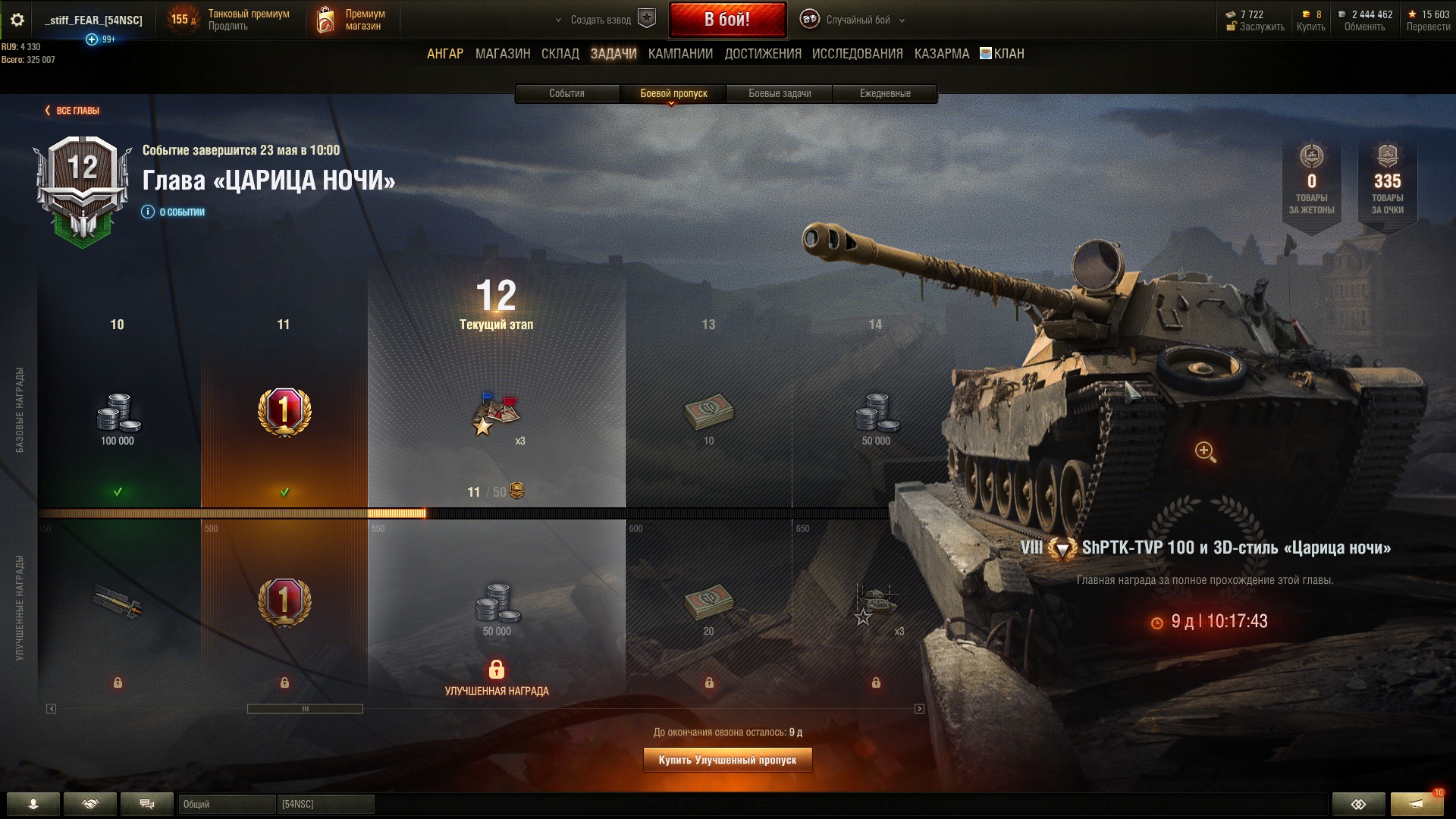Go to АНГАР in the main menu
The image size is (1456, 819).
pos(444,54)
